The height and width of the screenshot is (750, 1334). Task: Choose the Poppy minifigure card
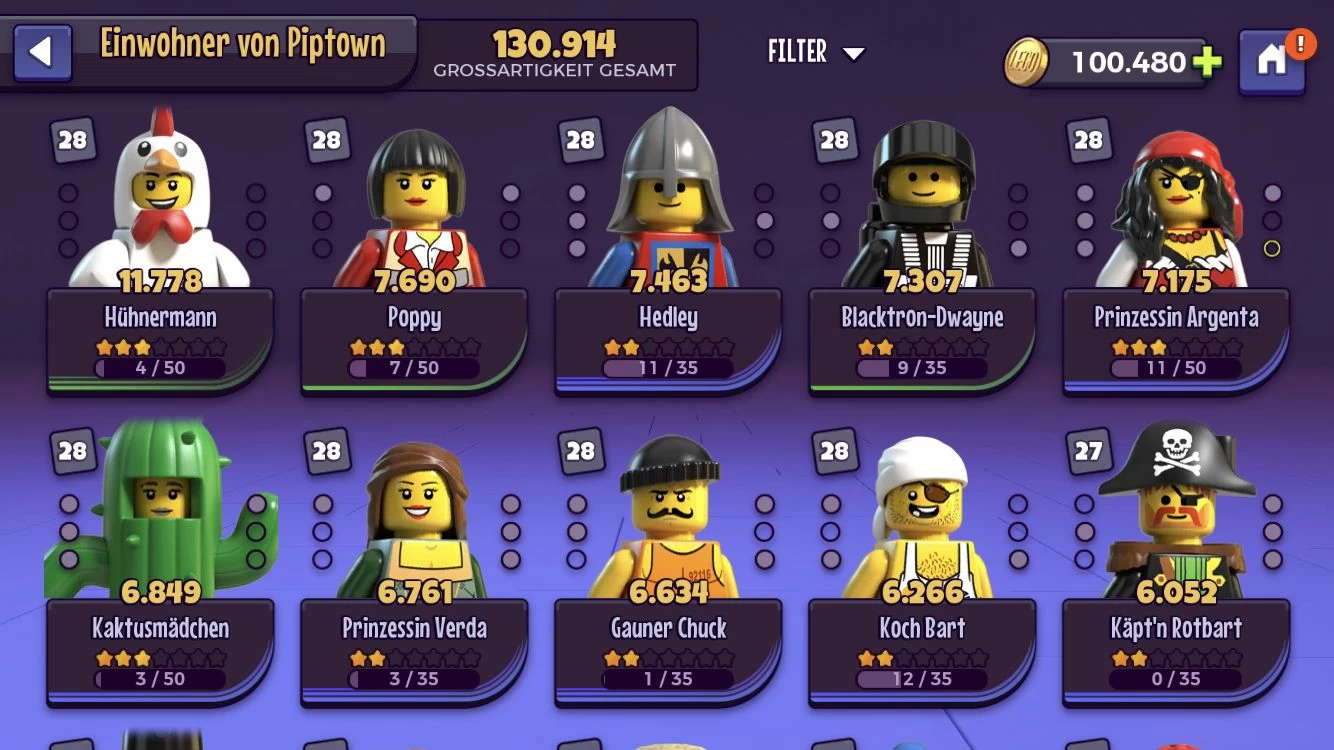[414, 330]
